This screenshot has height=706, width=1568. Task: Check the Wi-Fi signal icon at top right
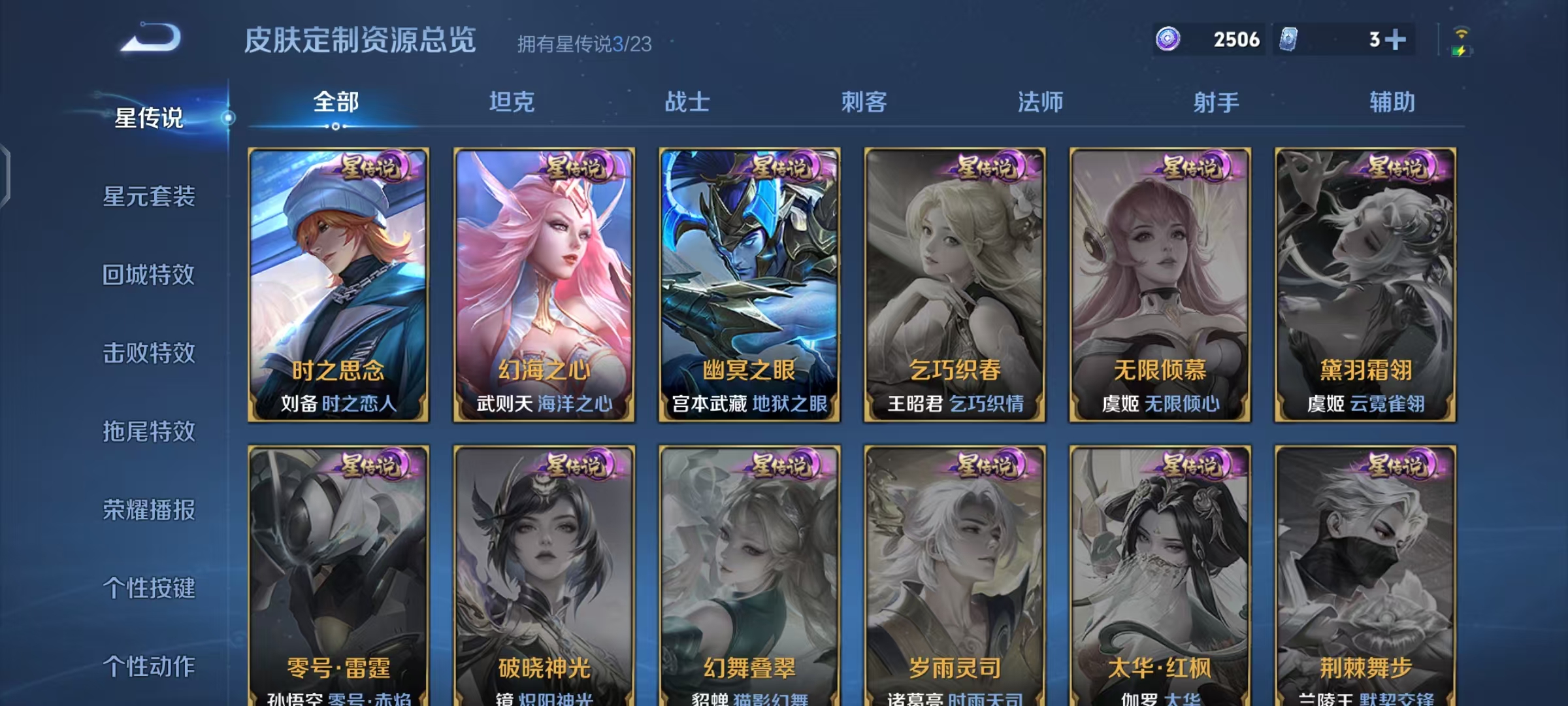tap(1460, 33)
